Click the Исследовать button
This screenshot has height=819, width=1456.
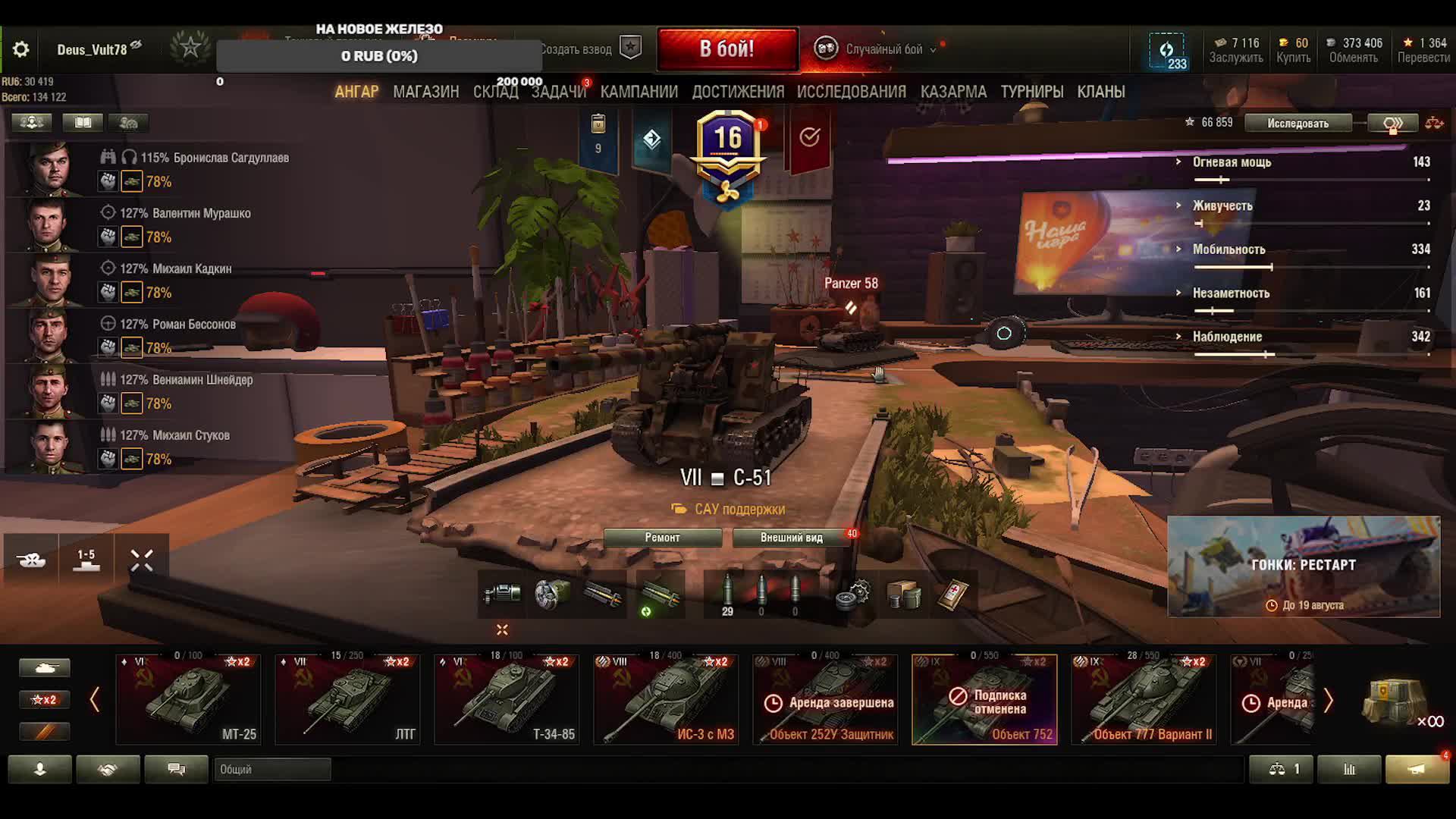pos(1298,123)
